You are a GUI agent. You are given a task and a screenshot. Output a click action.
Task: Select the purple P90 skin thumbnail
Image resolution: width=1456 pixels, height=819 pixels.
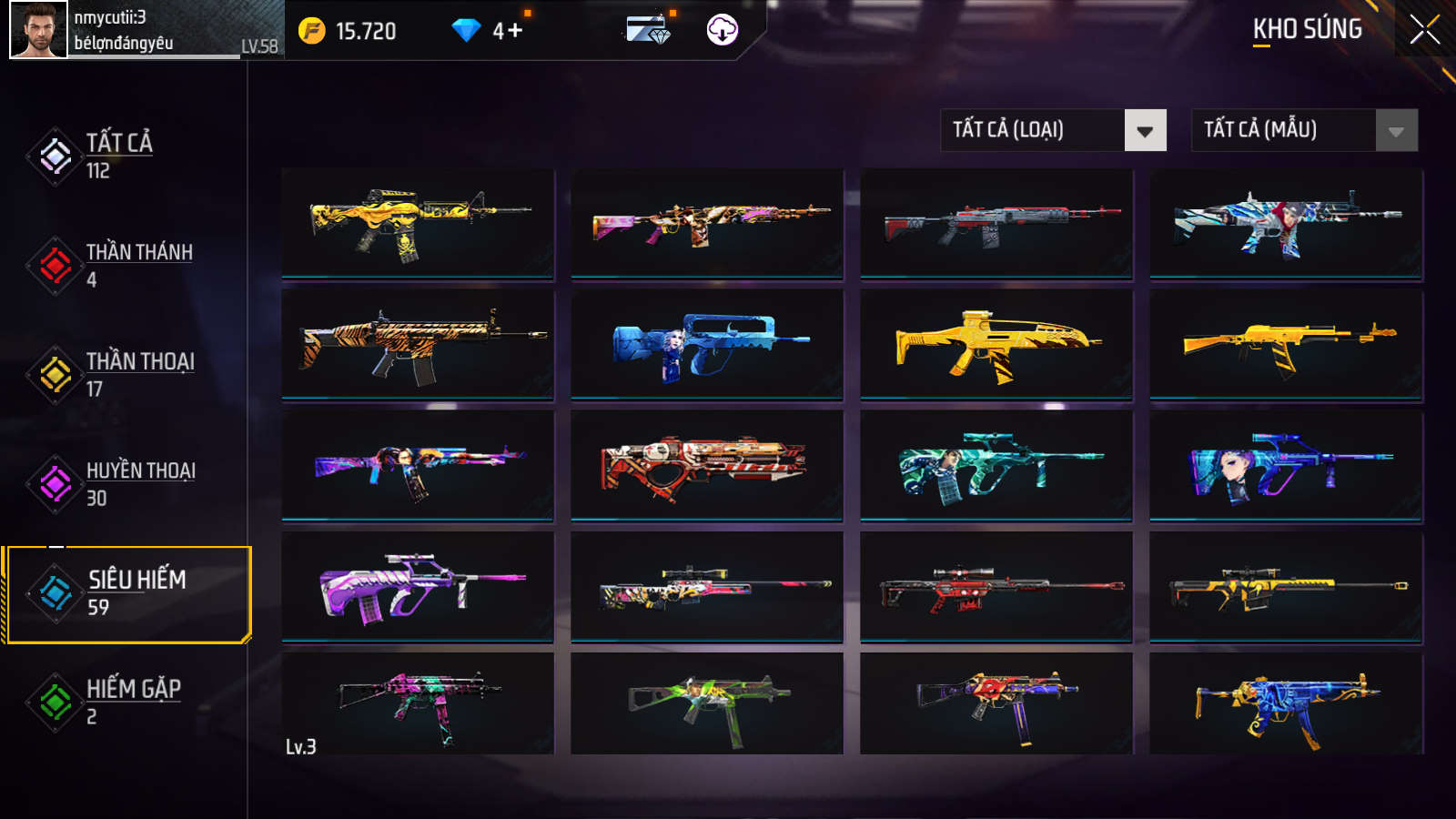pyautogui.click(x=418, y=587)
